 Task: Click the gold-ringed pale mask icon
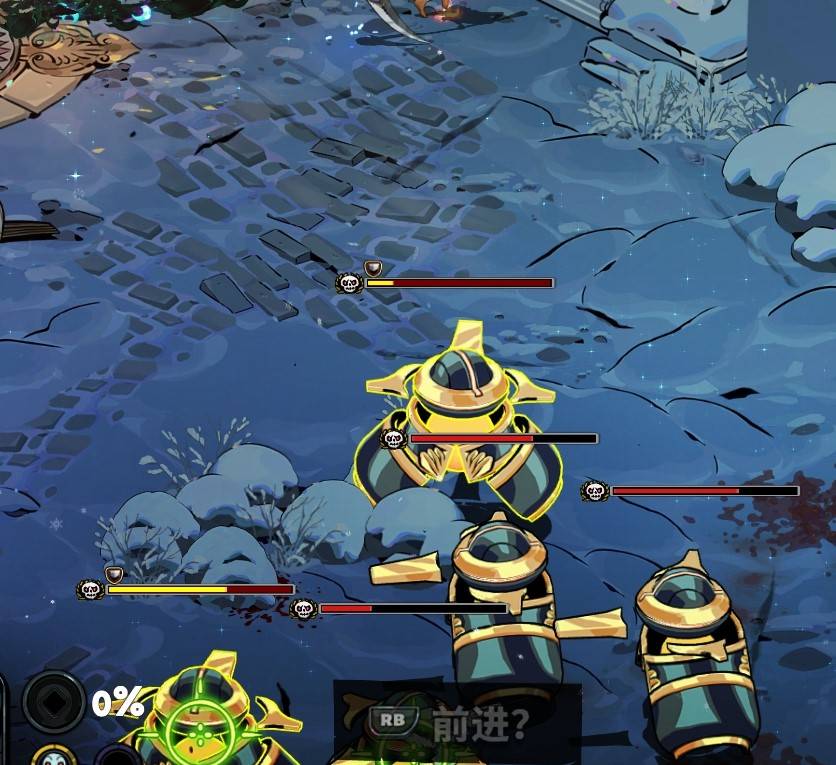tap(55, 755)
